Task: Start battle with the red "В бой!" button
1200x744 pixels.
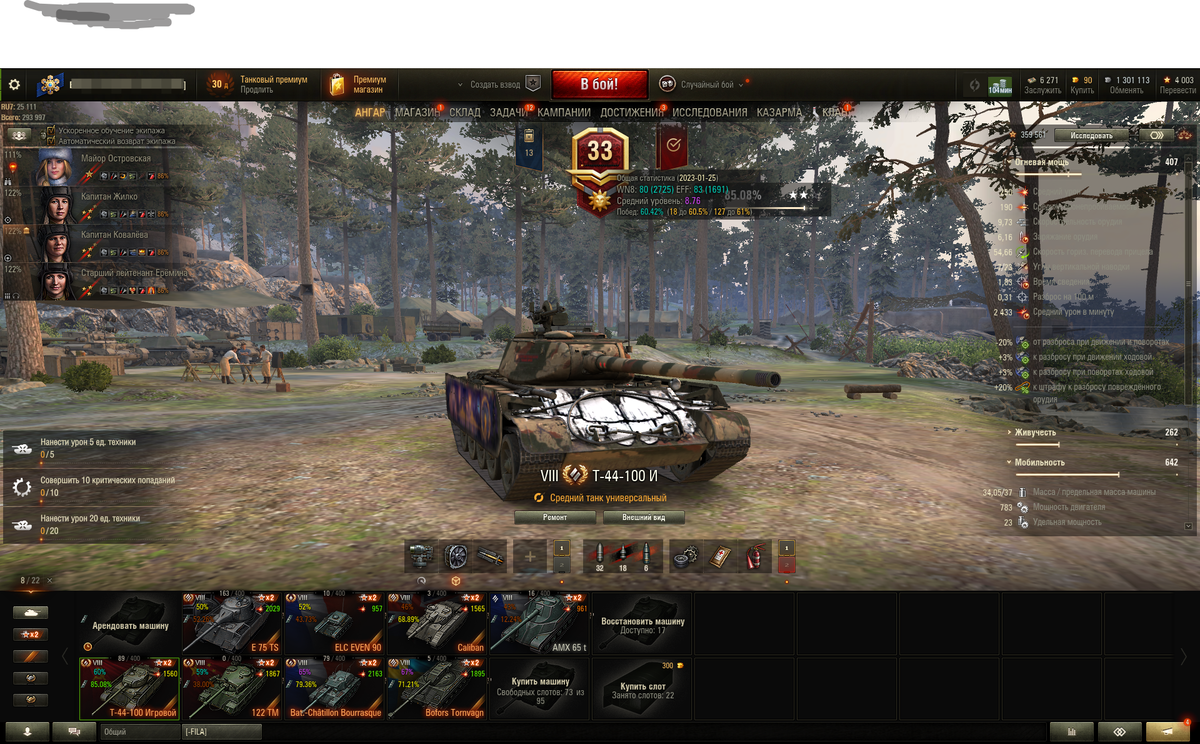Action: pyautogui.click(x=599, y=84)
